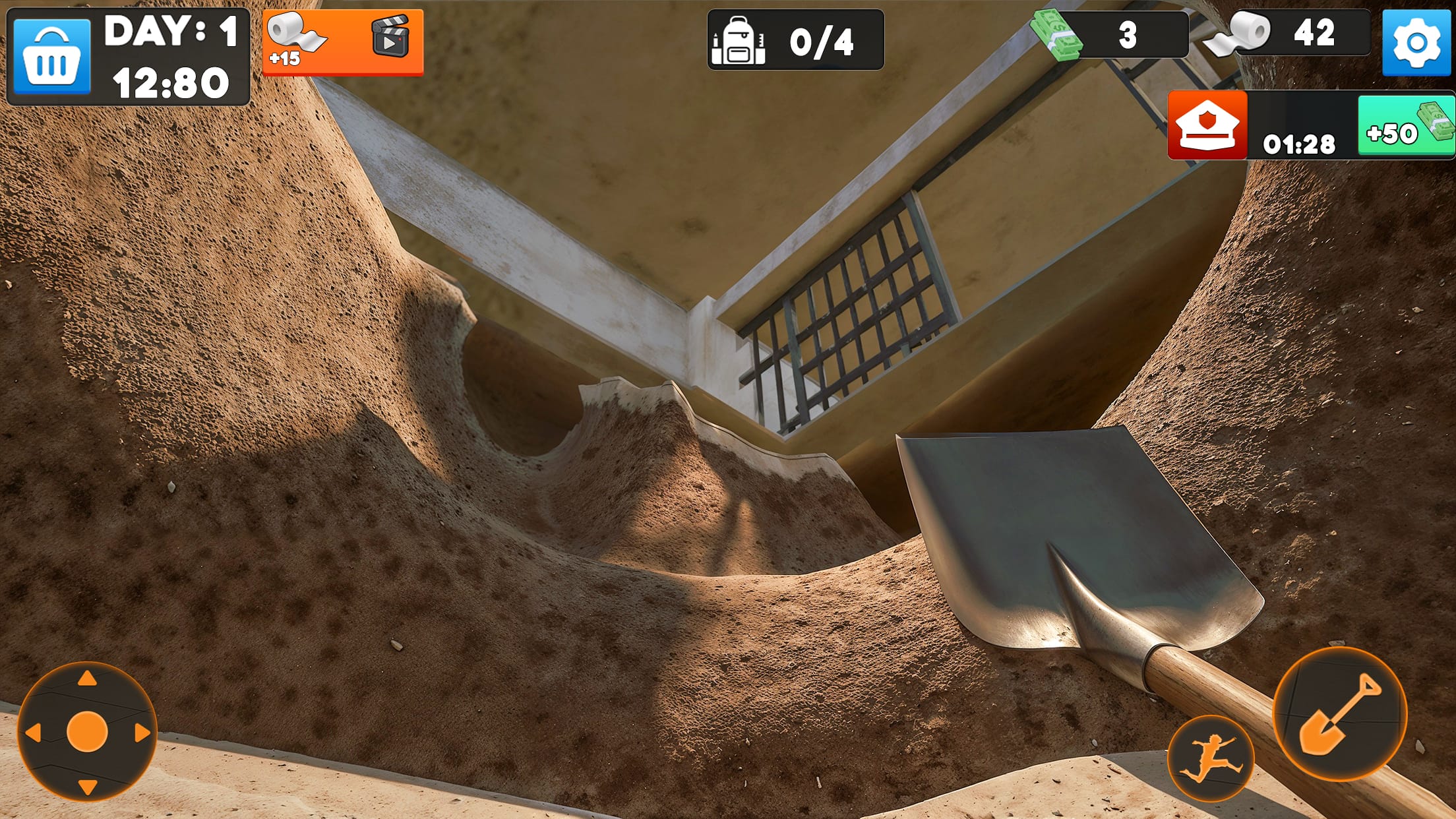Image resolution: width=1456 pixels, height=819 pixels.
Task: Tap the backpack inventory icon
Action: click(x=741, y=40)
